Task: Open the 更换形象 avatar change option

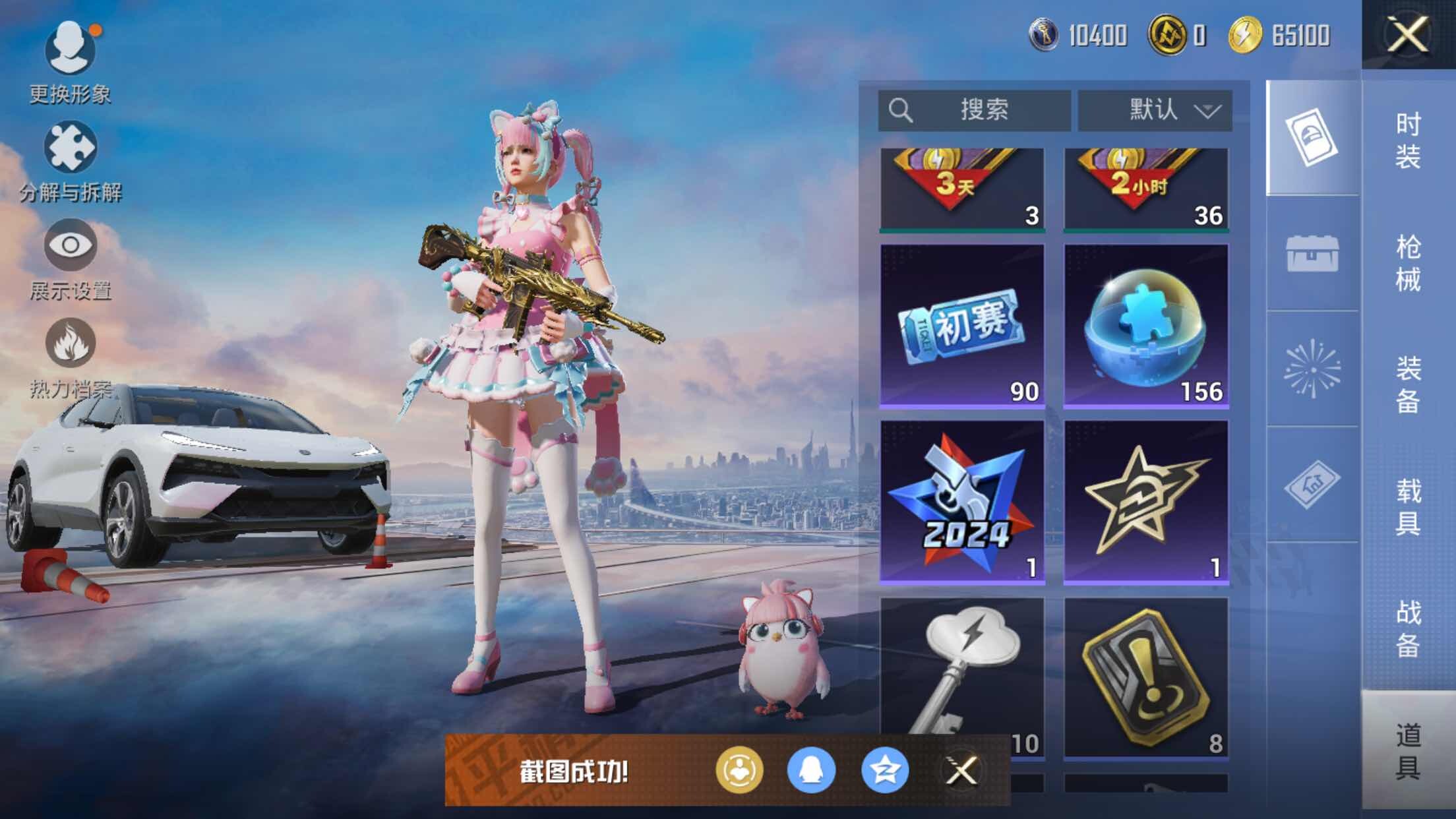Action: click(70, 49)
